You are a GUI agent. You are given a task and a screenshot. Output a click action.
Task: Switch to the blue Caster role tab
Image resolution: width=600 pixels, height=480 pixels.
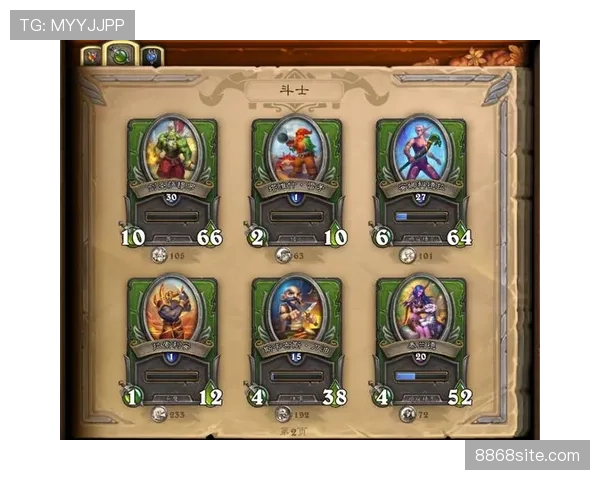coord(151,56)
